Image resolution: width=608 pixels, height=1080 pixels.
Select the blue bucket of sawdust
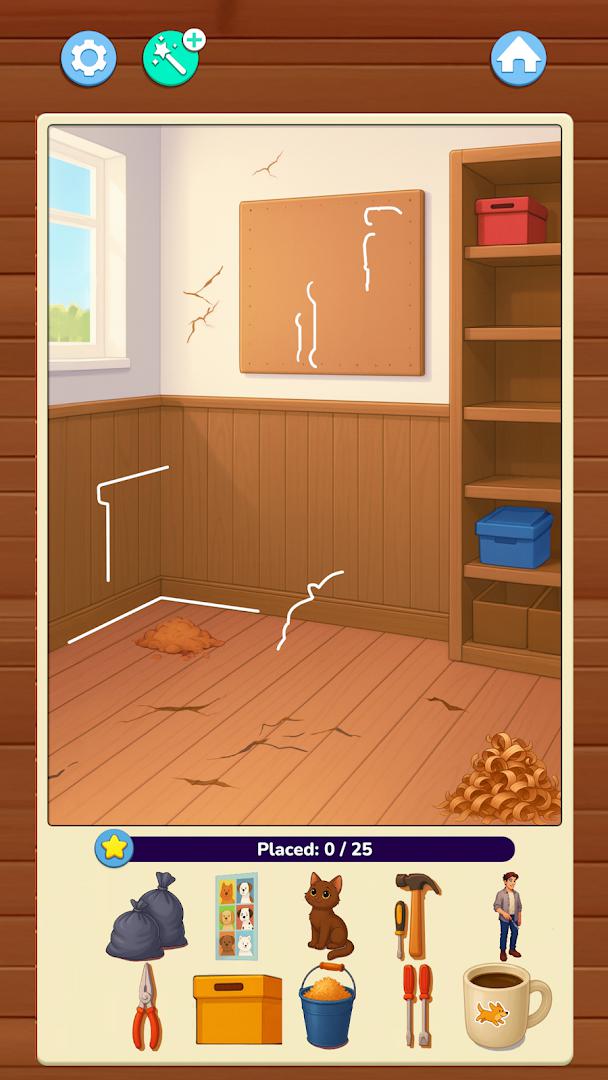327,1005
